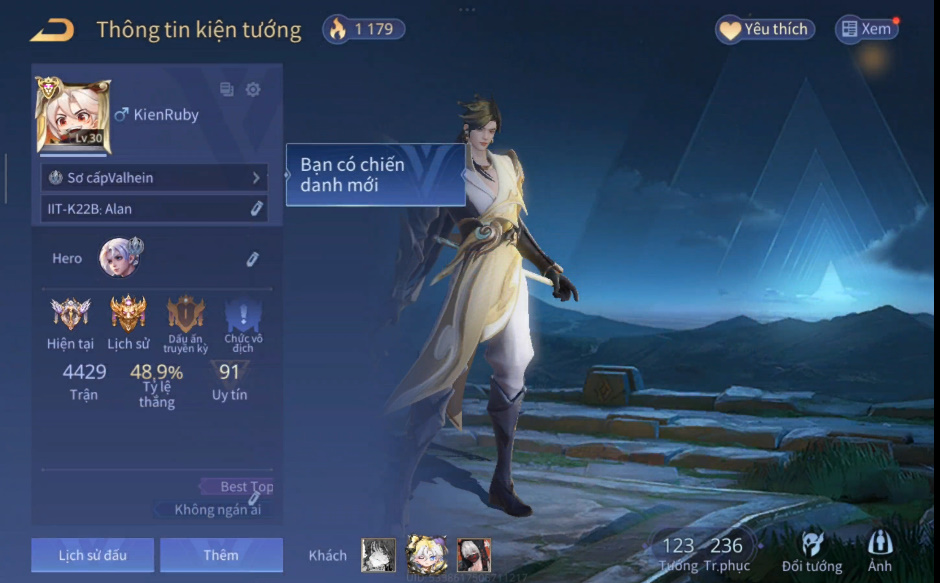940x583 pixels.
Task: Open Lịch sử đấu match history
Action: coord(92,555)
